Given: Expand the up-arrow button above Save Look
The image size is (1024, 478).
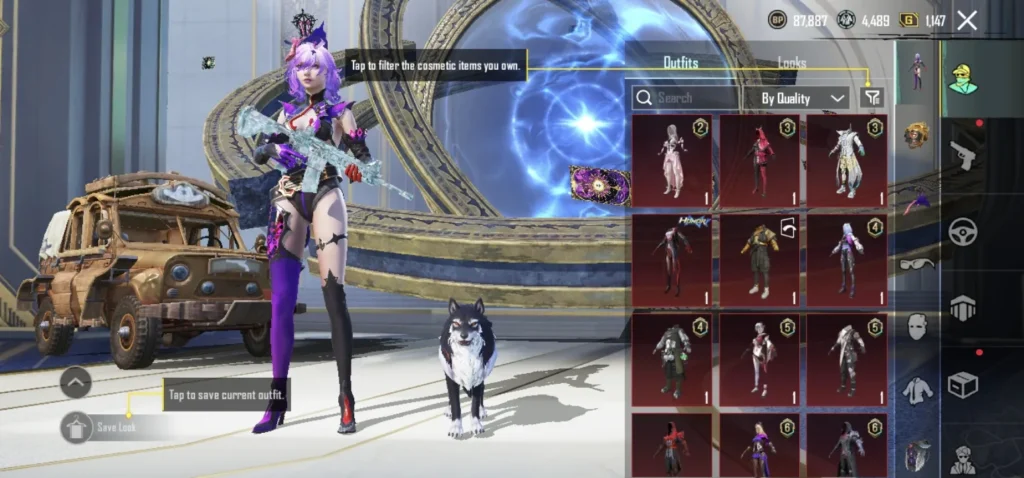Looking at the screenshot, I should pyautogui.click(x=76, y=382).
